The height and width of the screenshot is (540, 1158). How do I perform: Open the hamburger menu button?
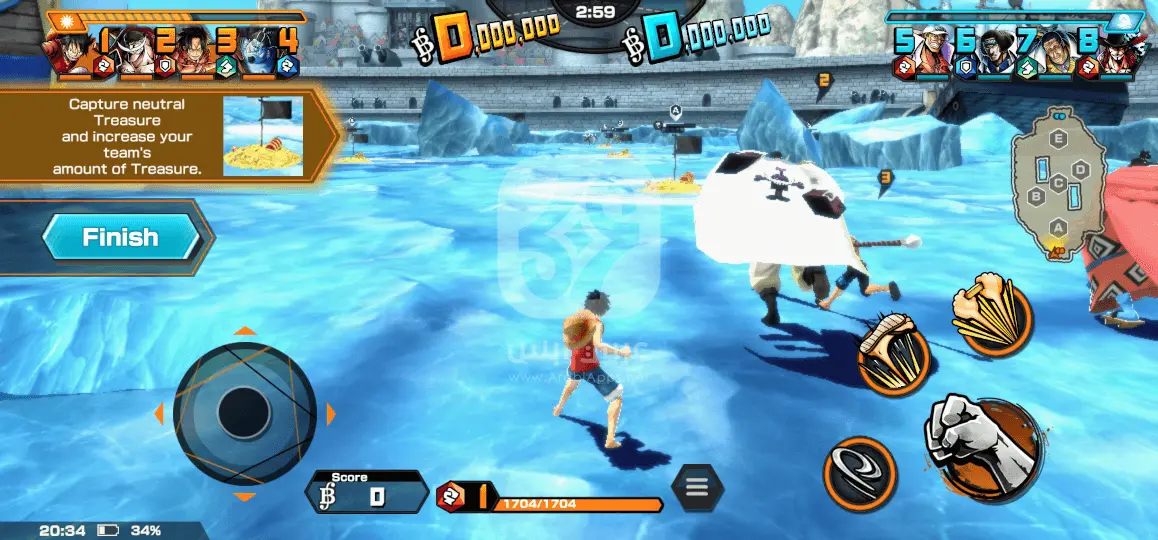pos(696,488)
